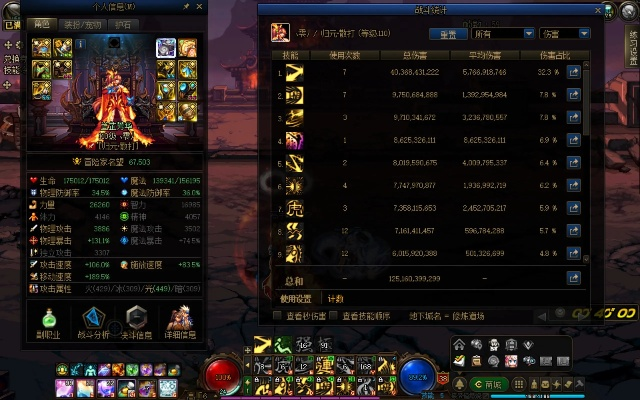This screenshot has width=640, height=400.
Task: Select the 虎 tiger skill icon in list
Action: pyautogui.click(x=294, y=210)
